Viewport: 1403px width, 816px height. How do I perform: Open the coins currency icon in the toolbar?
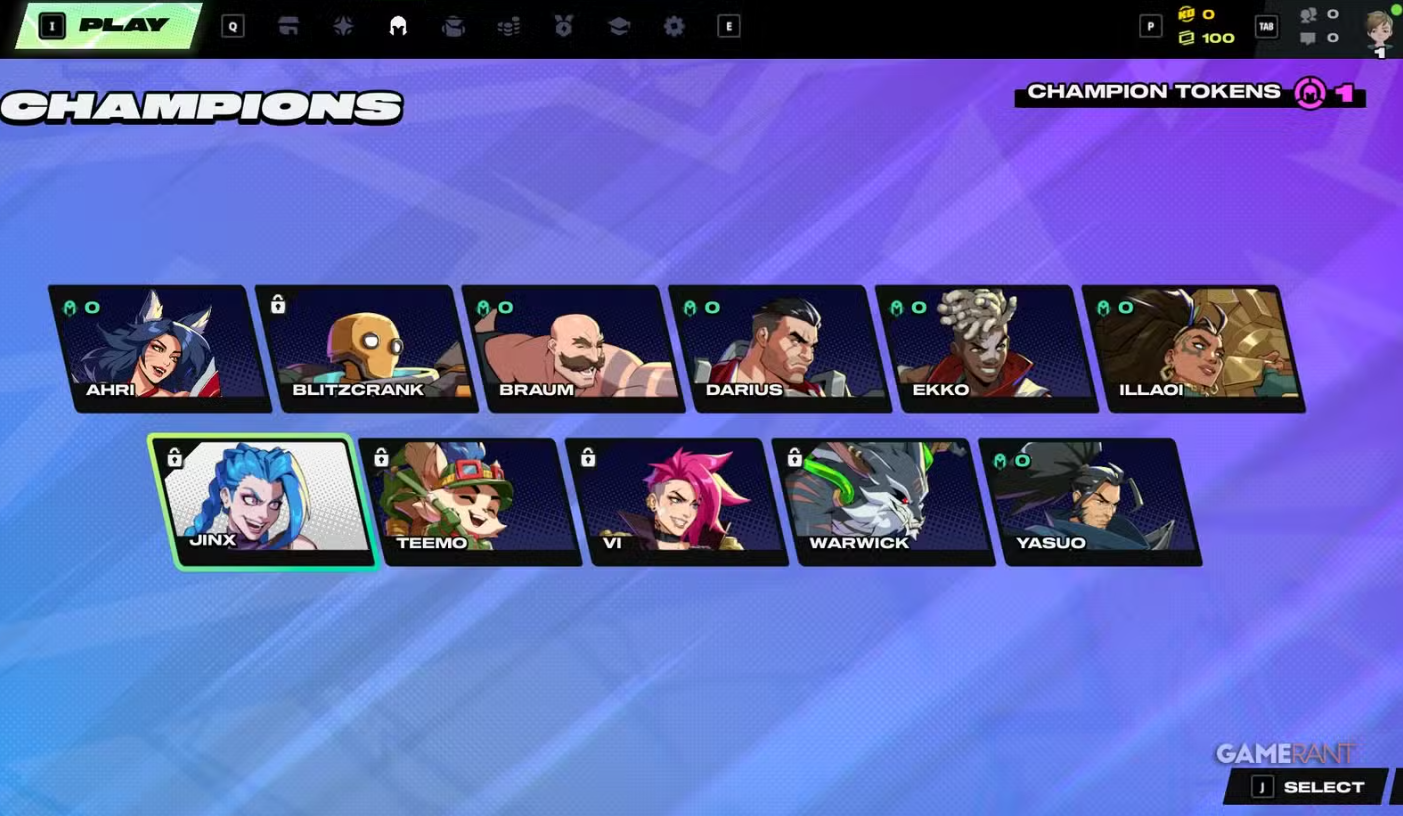[508, 26]
